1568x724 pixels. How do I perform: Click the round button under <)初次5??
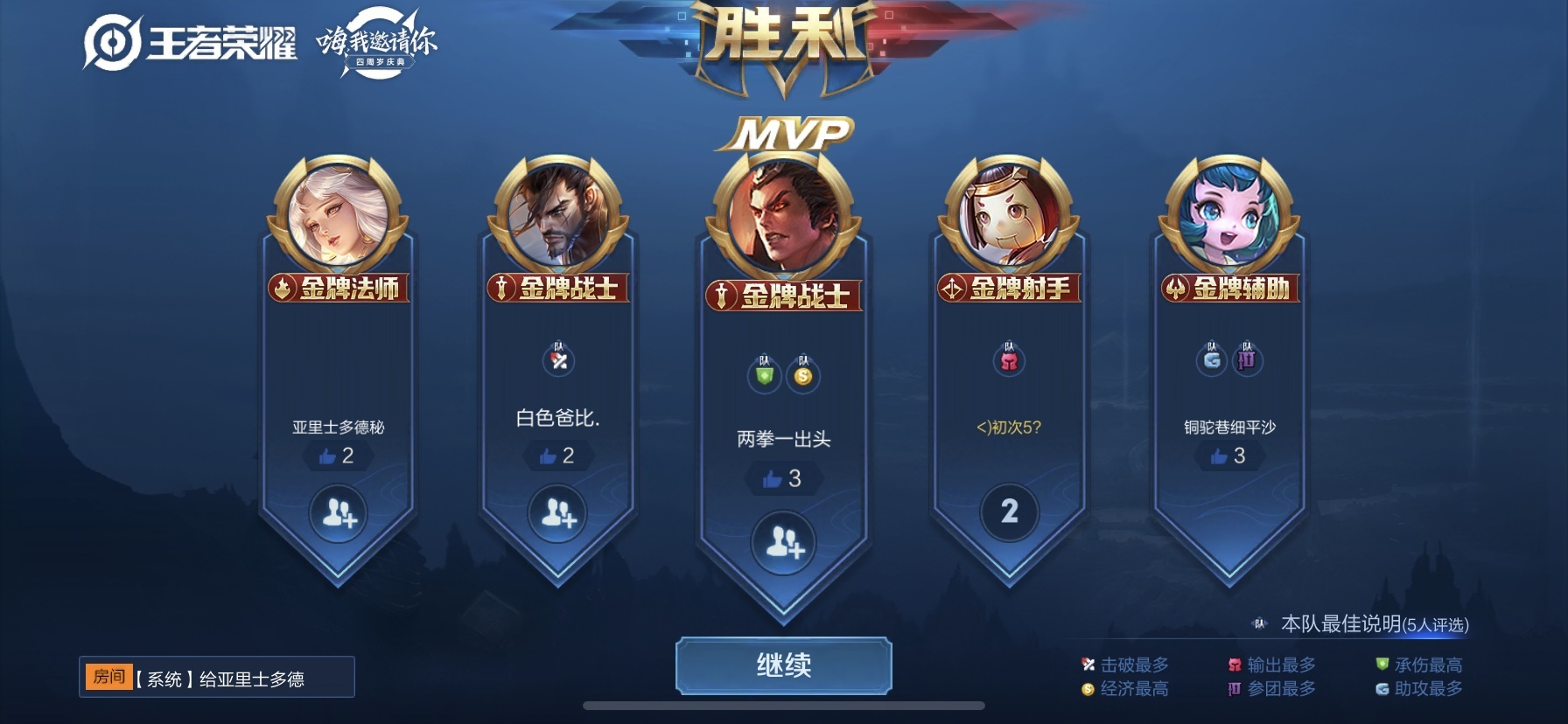[x=1009, y=512]
